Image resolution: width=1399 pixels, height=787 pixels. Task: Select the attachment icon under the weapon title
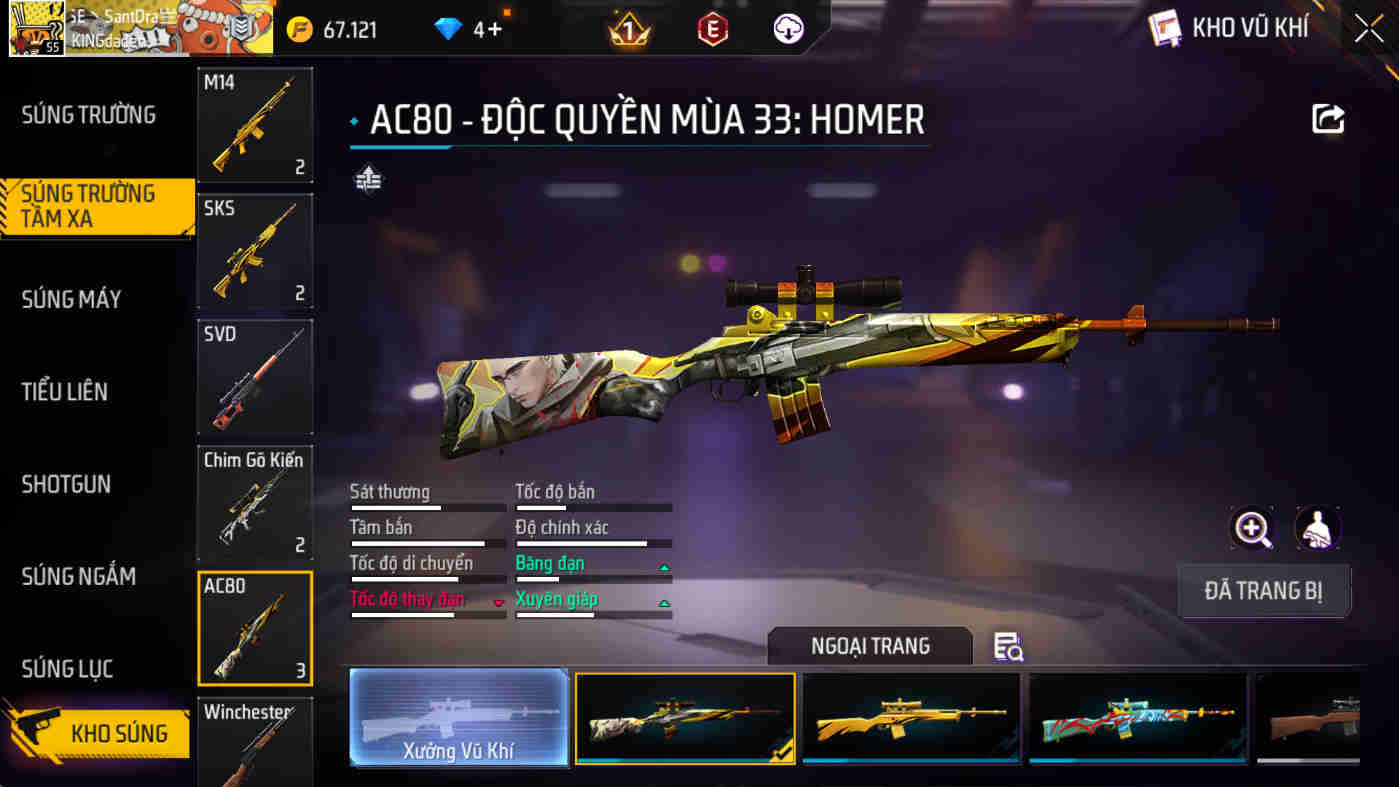[368, 180]
